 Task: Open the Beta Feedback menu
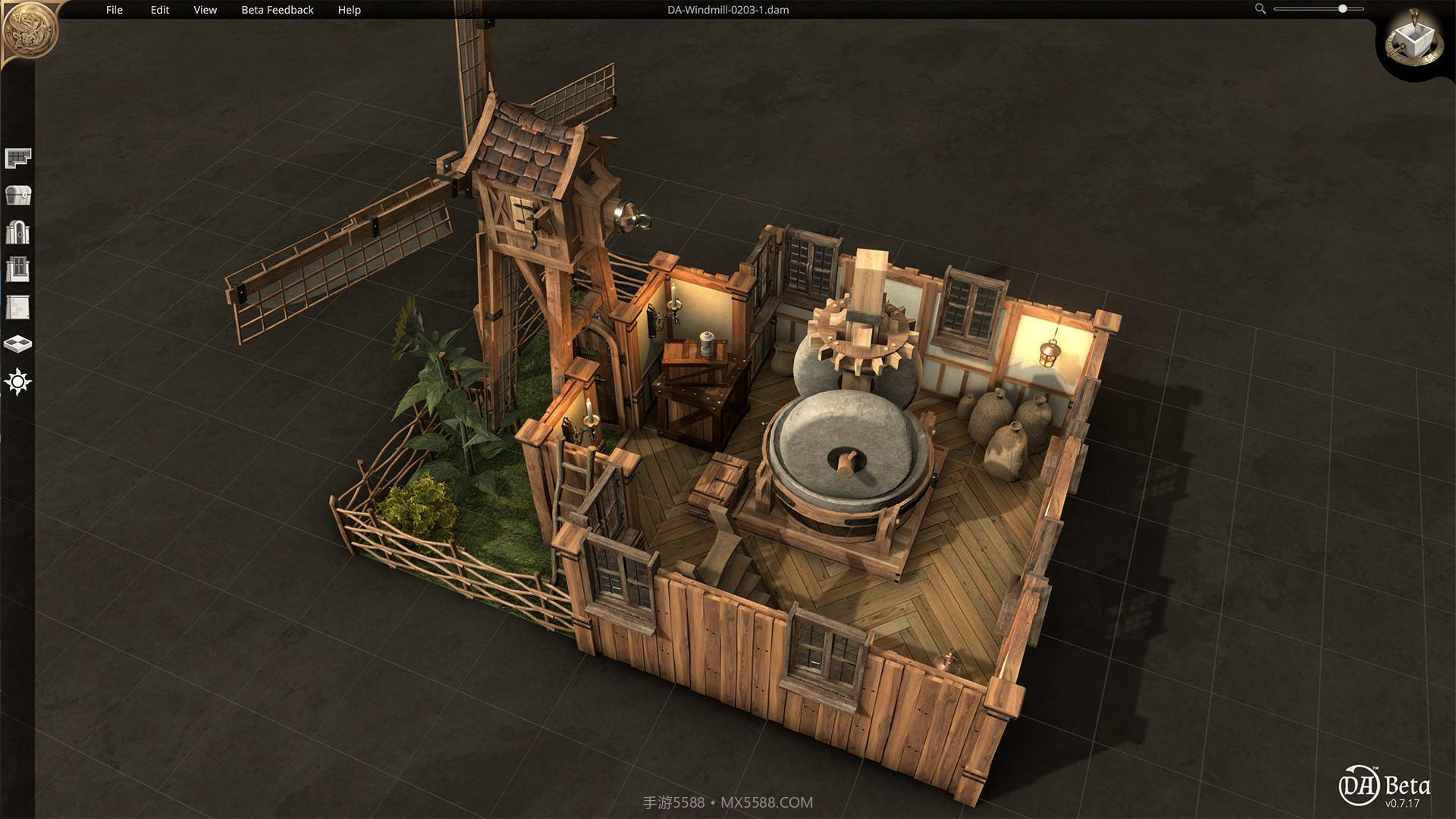point(278,10)
